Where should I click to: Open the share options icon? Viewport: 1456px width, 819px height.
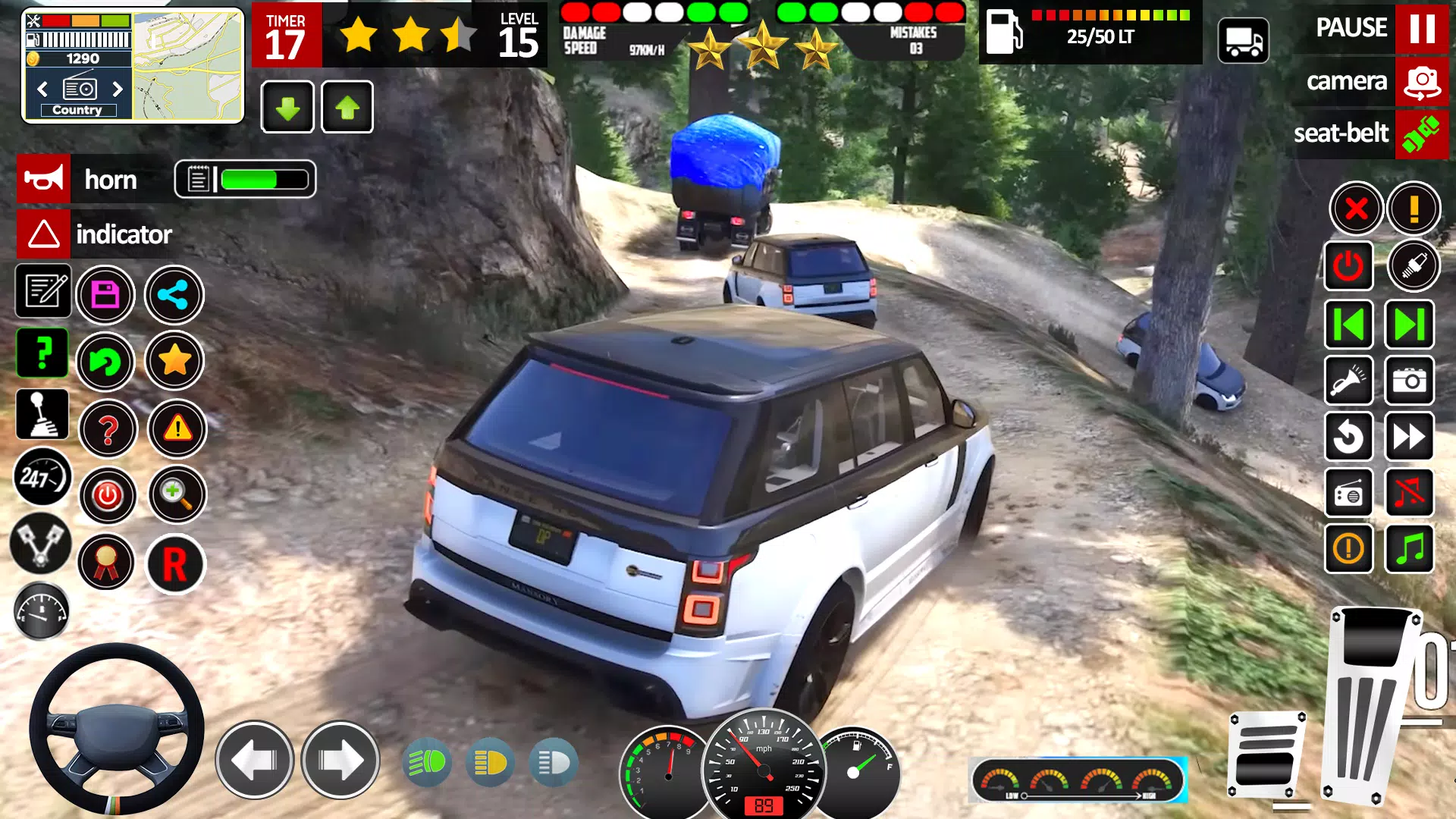point(173,296)
